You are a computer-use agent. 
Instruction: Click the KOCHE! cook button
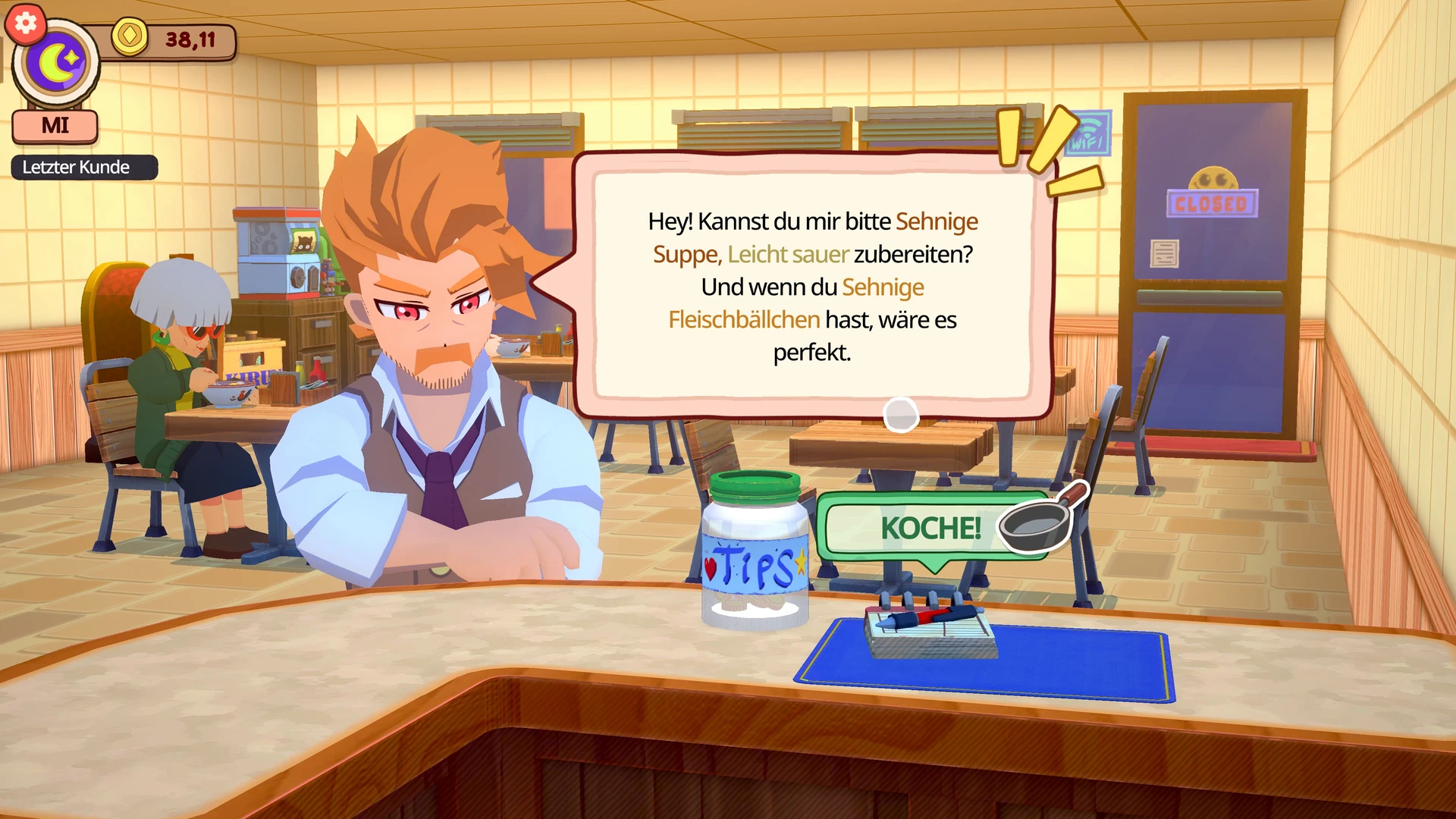click(x=931, y=529)
